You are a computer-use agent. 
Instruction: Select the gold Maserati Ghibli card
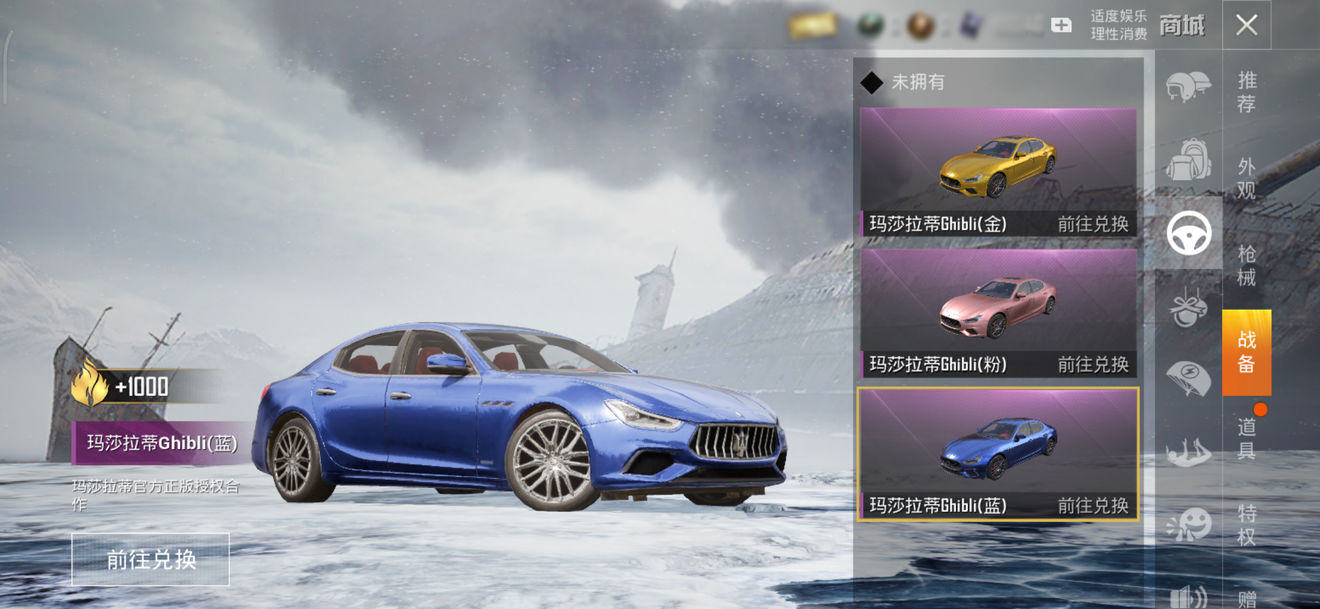pos(998,172)
